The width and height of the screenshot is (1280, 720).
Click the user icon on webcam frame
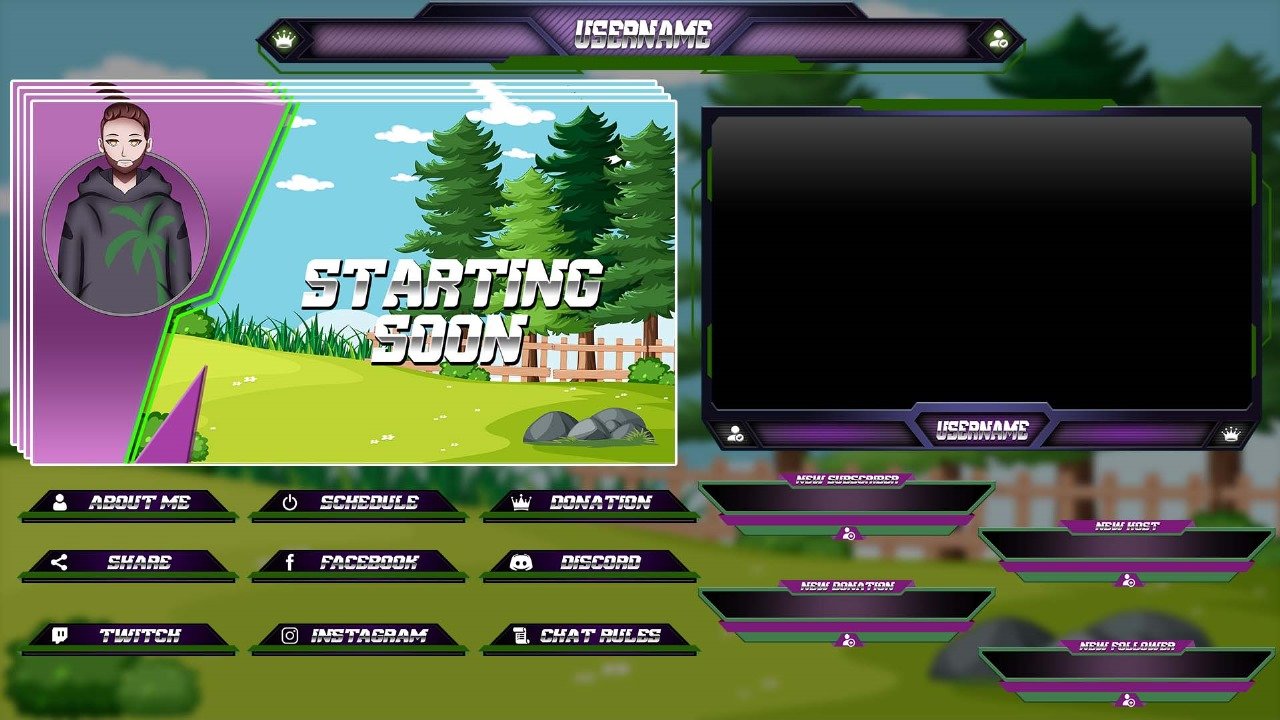coord(736,434)
